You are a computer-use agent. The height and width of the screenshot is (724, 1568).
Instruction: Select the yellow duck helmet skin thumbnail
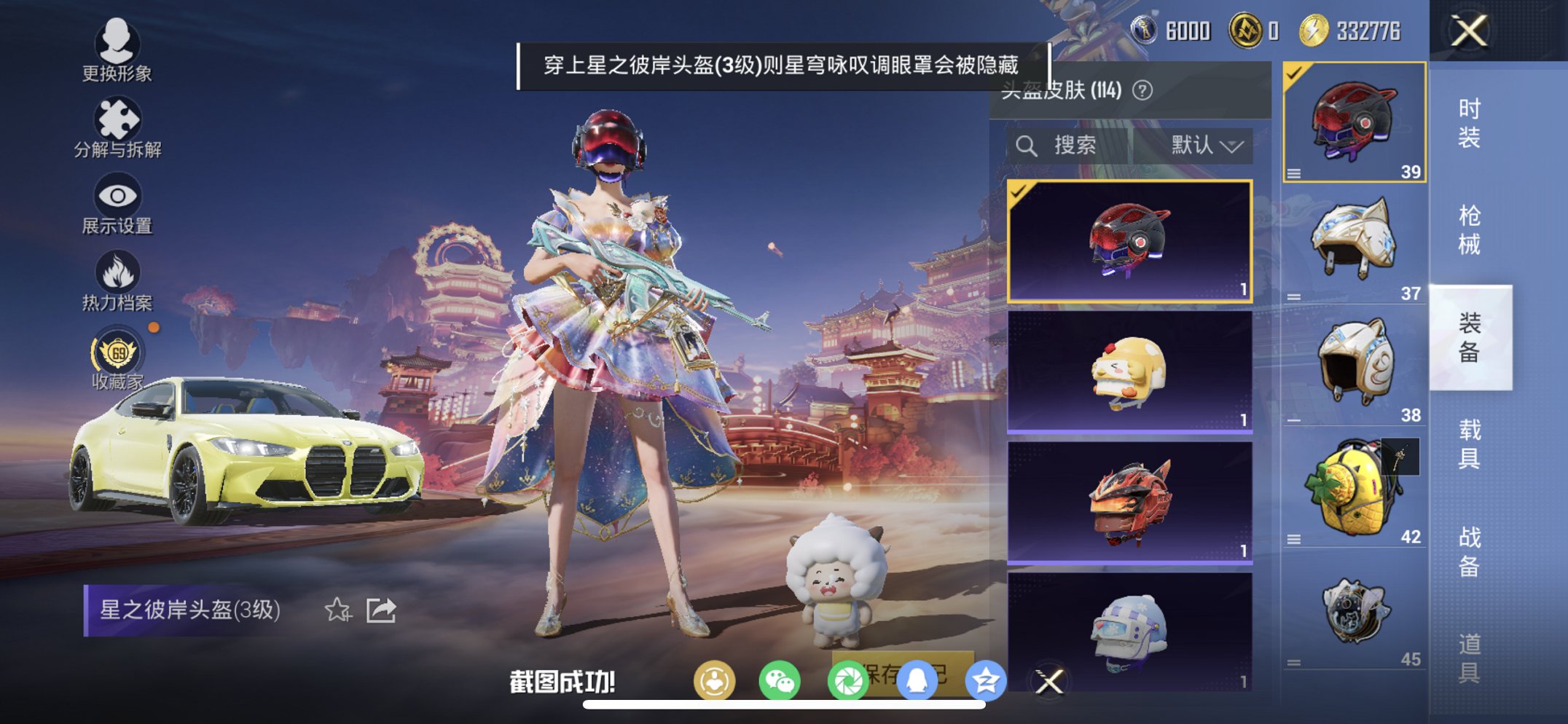coord(1127,373)
